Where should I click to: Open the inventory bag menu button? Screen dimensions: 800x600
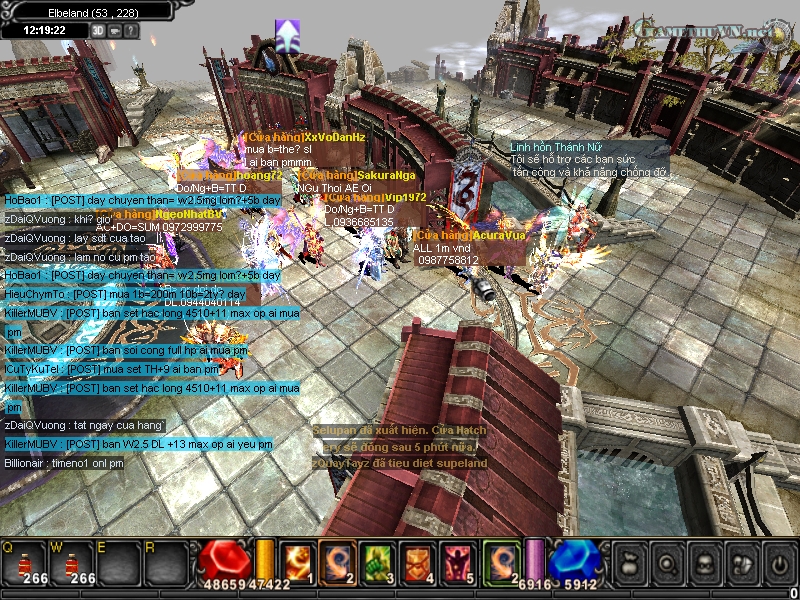click(x=629, y=562)
